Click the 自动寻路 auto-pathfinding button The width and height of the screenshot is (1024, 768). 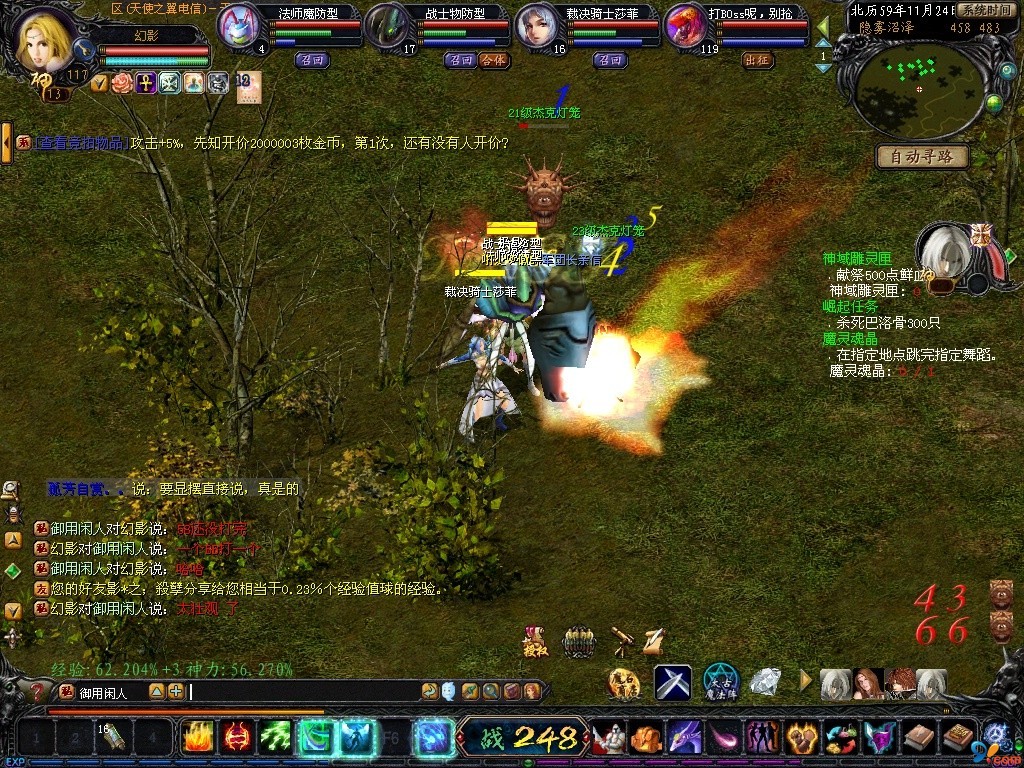tap(922, 157)
